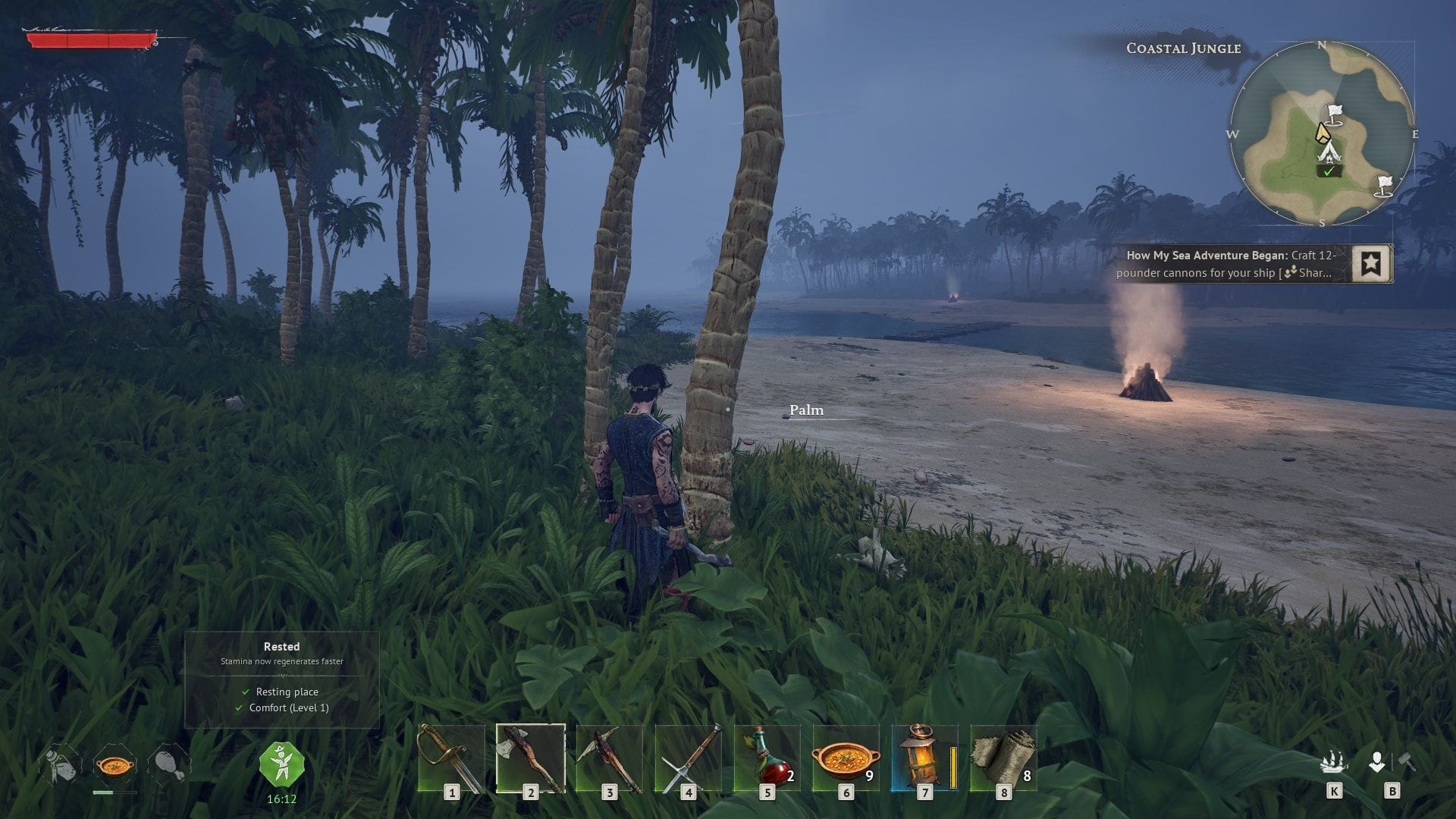Select the musket axe in hotbar slot 2
The width and height of the screenshot is (1456, 819).
pos(531,758)
